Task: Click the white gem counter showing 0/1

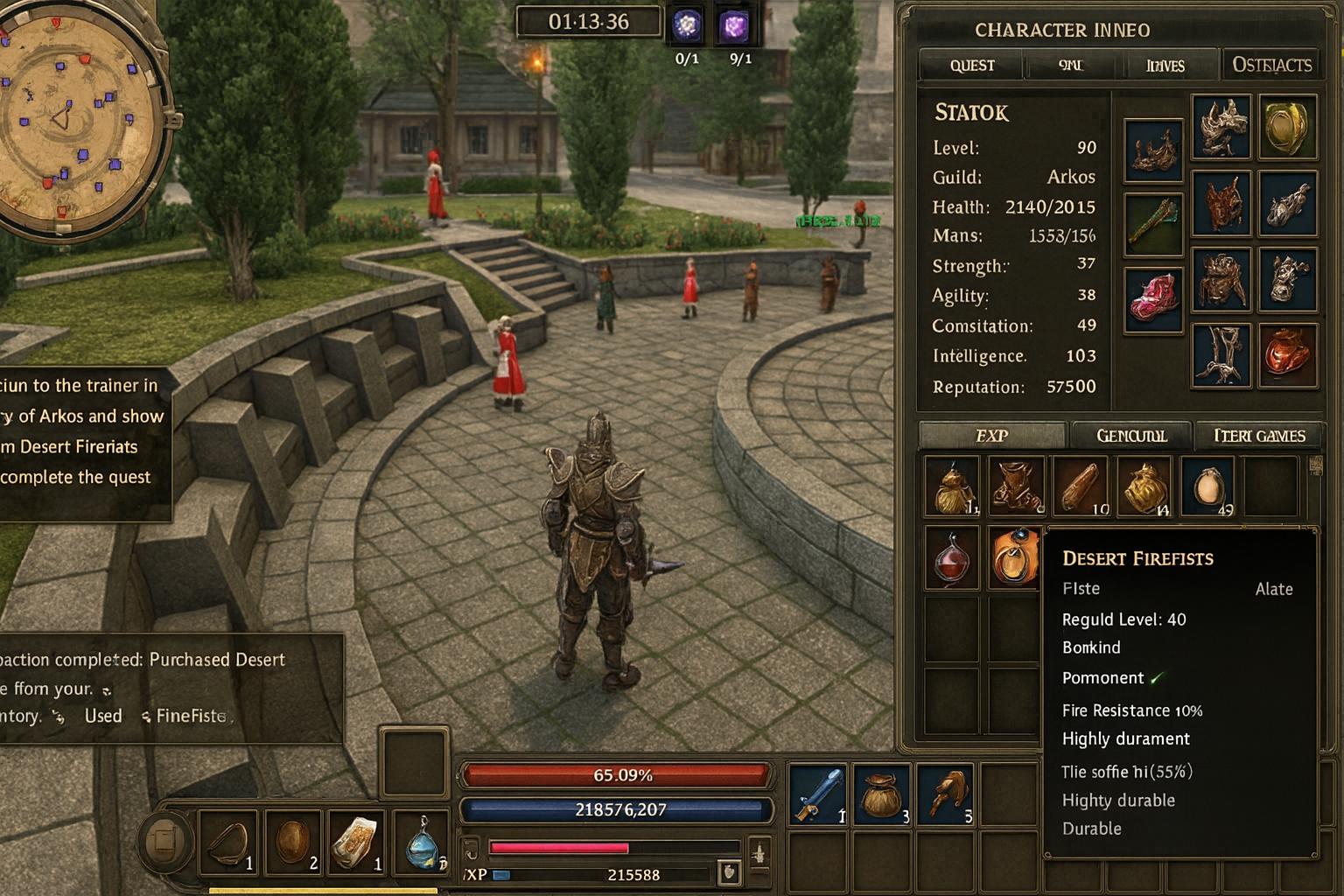Action: [x=688, y=26]
